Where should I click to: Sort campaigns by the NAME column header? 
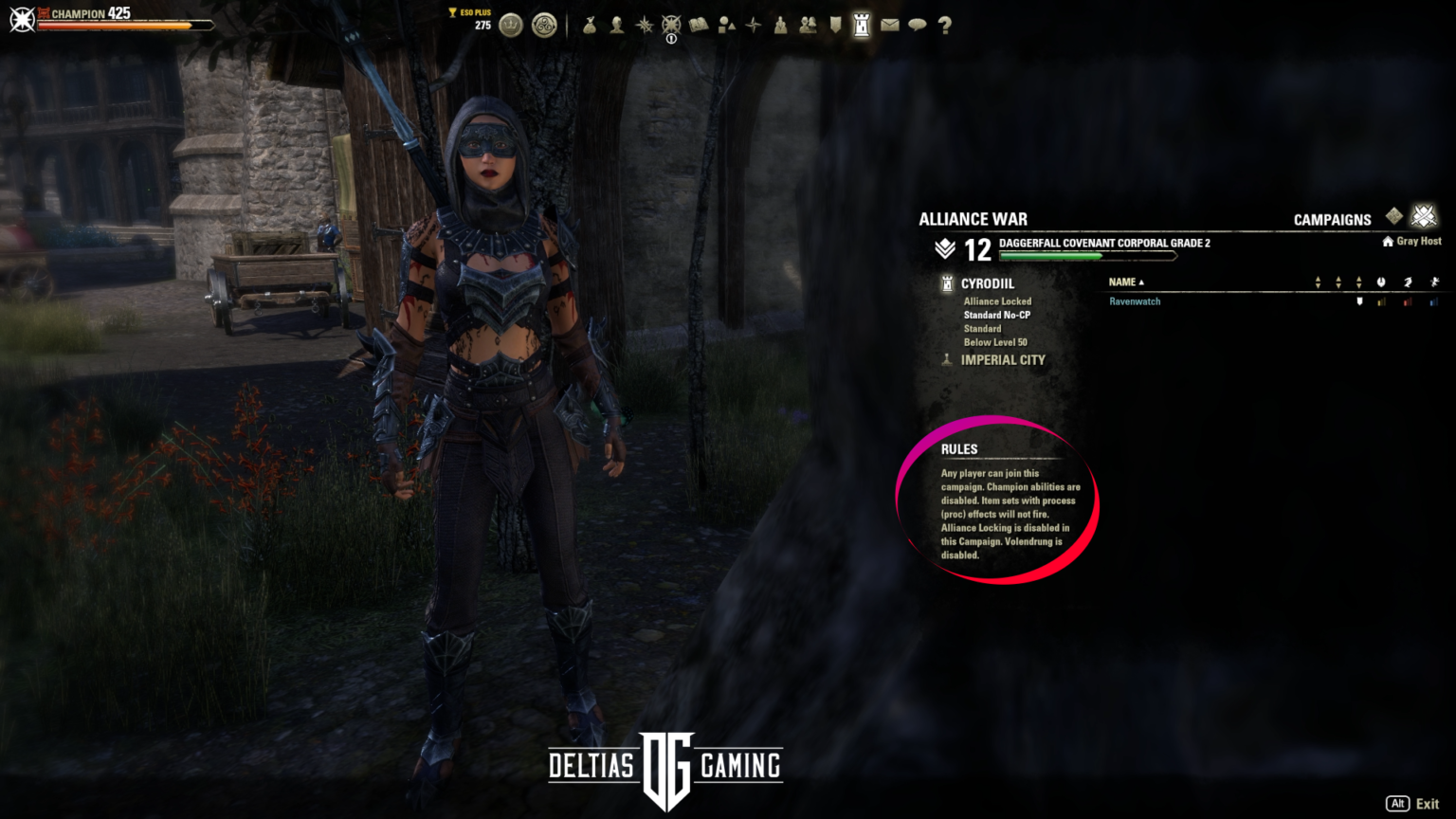(1123, 282)
